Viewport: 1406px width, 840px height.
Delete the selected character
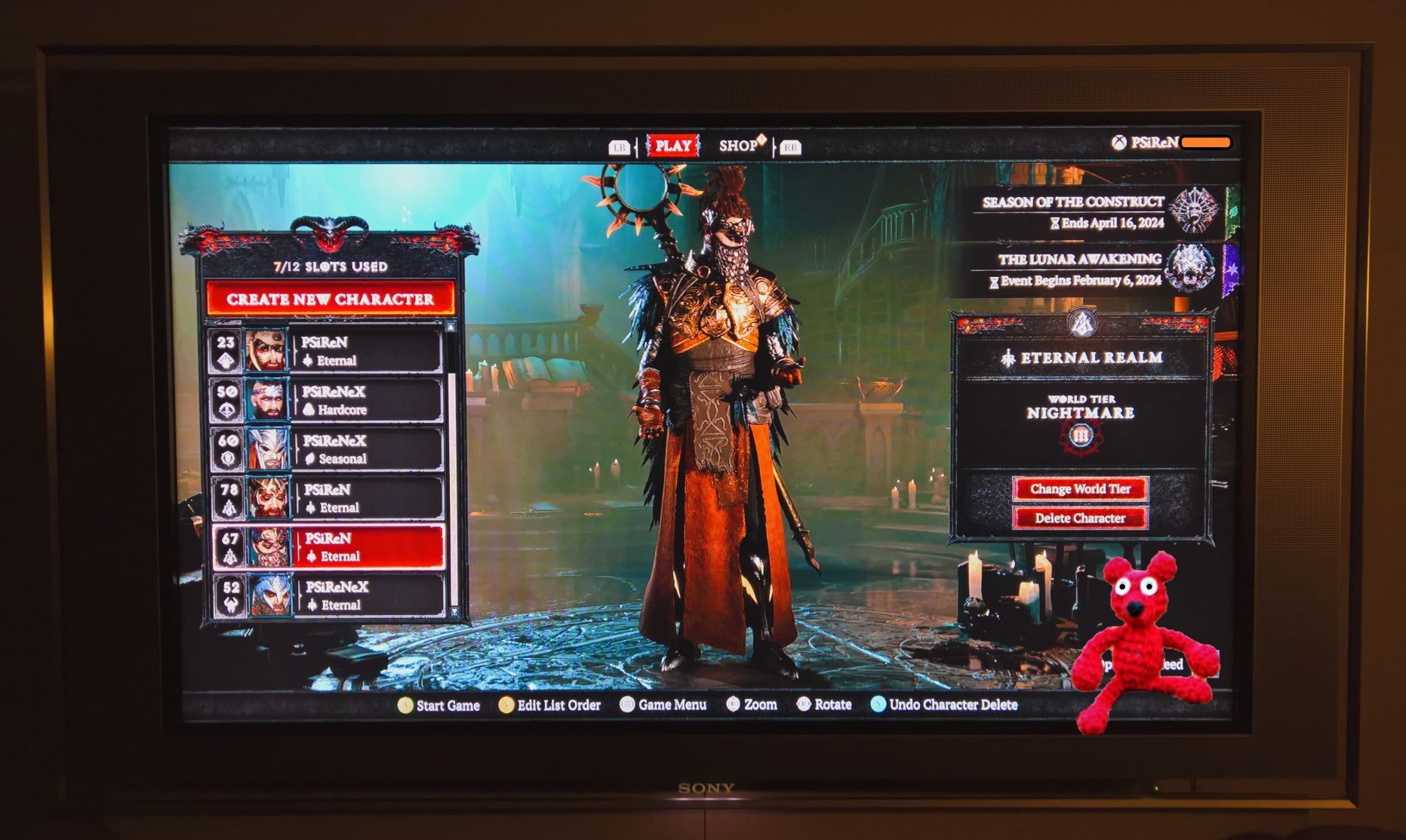click(1080, 518)
